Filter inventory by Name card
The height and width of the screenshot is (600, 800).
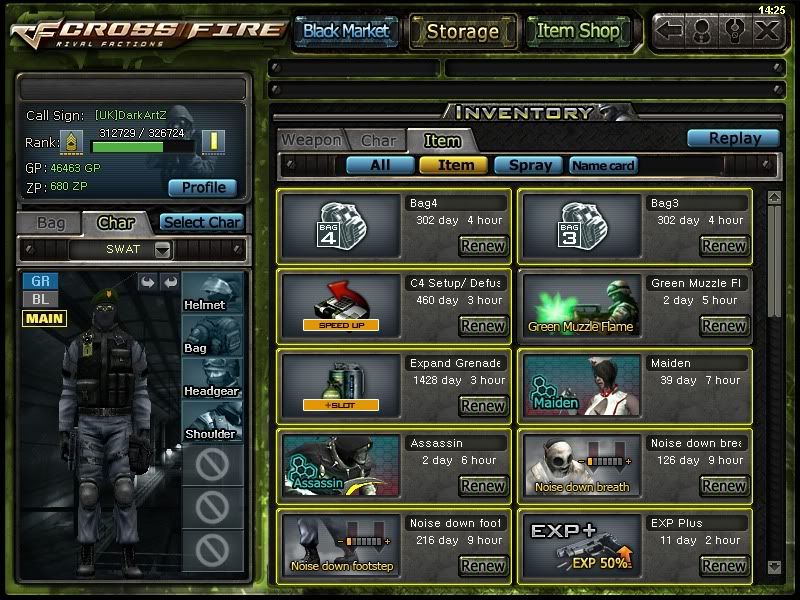[603, 165]
